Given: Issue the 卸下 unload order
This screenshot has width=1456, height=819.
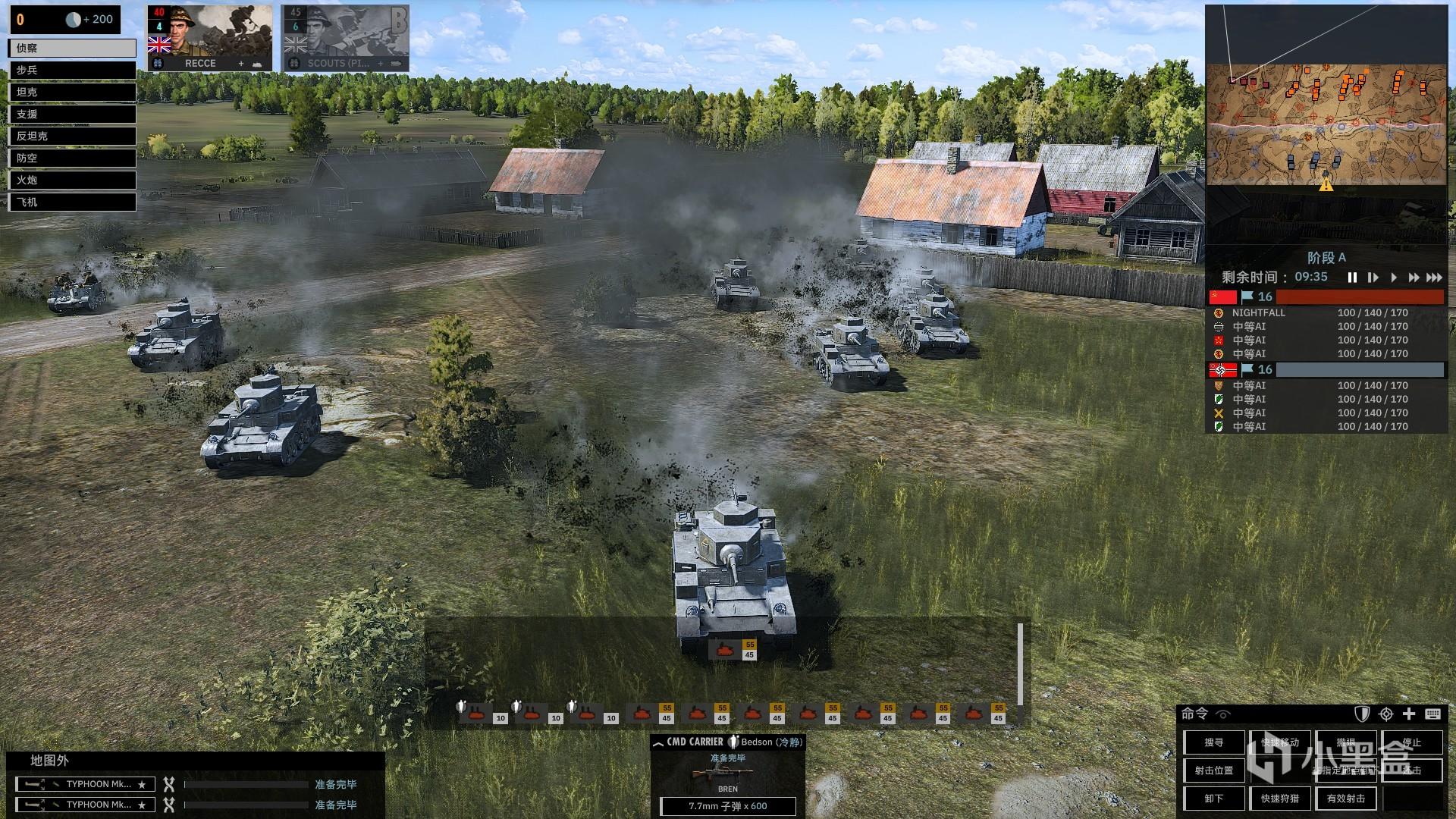Looking at the screenshot, I should tap(1214, 799).
